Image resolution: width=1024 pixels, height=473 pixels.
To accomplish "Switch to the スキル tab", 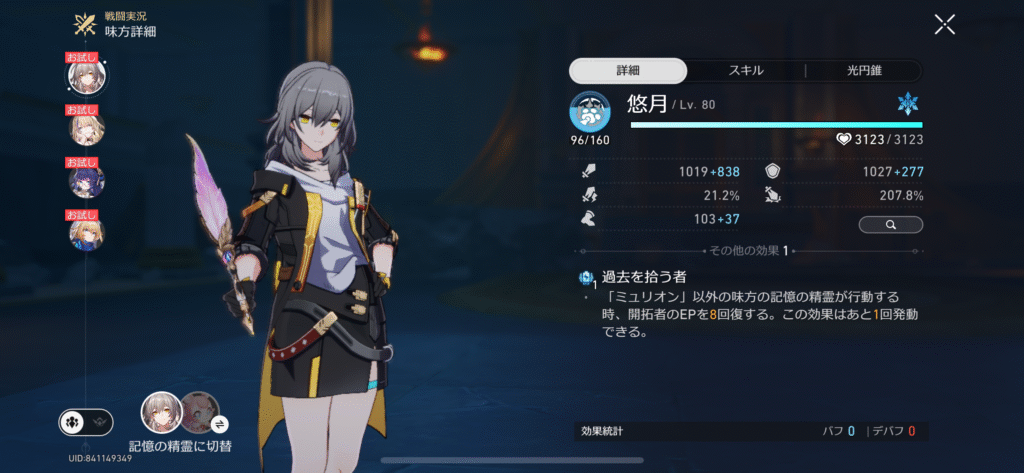I will point(746,71).
